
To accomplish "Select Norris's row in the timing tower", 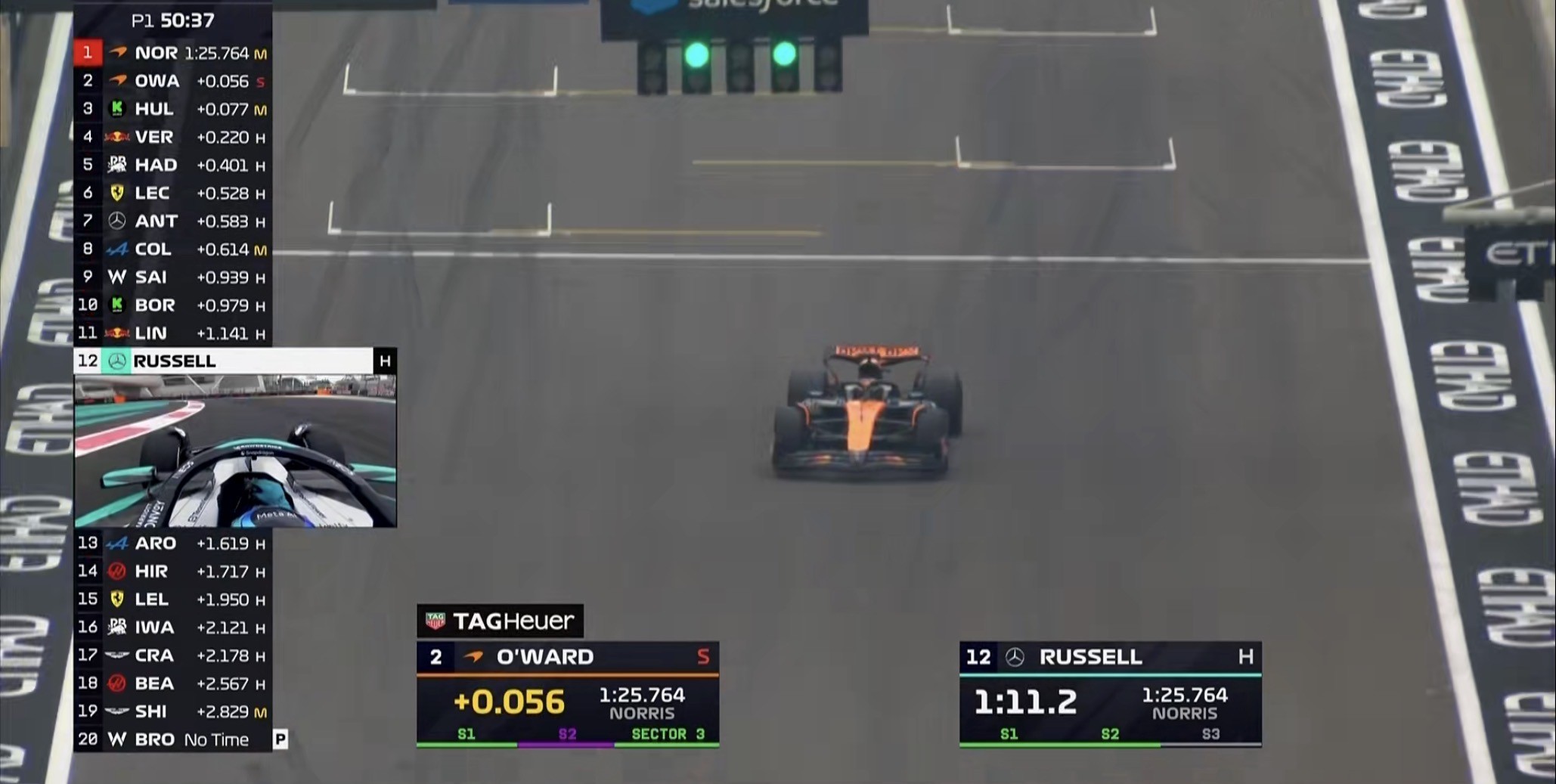I will point(172,53).
